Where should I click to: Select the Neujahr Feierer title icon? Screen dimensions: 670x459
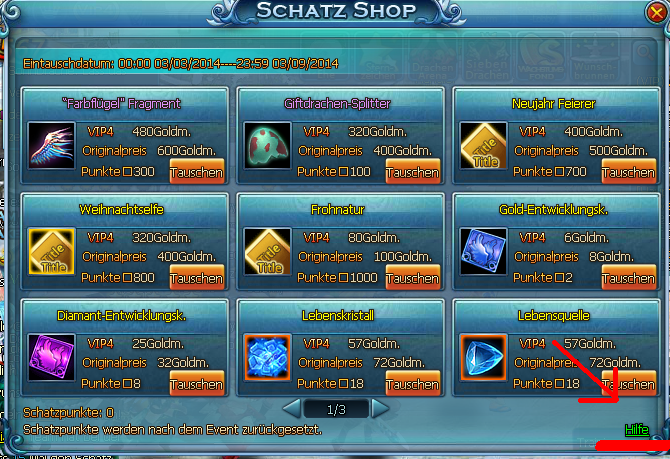pyautogui.click(x=483, y=146)
